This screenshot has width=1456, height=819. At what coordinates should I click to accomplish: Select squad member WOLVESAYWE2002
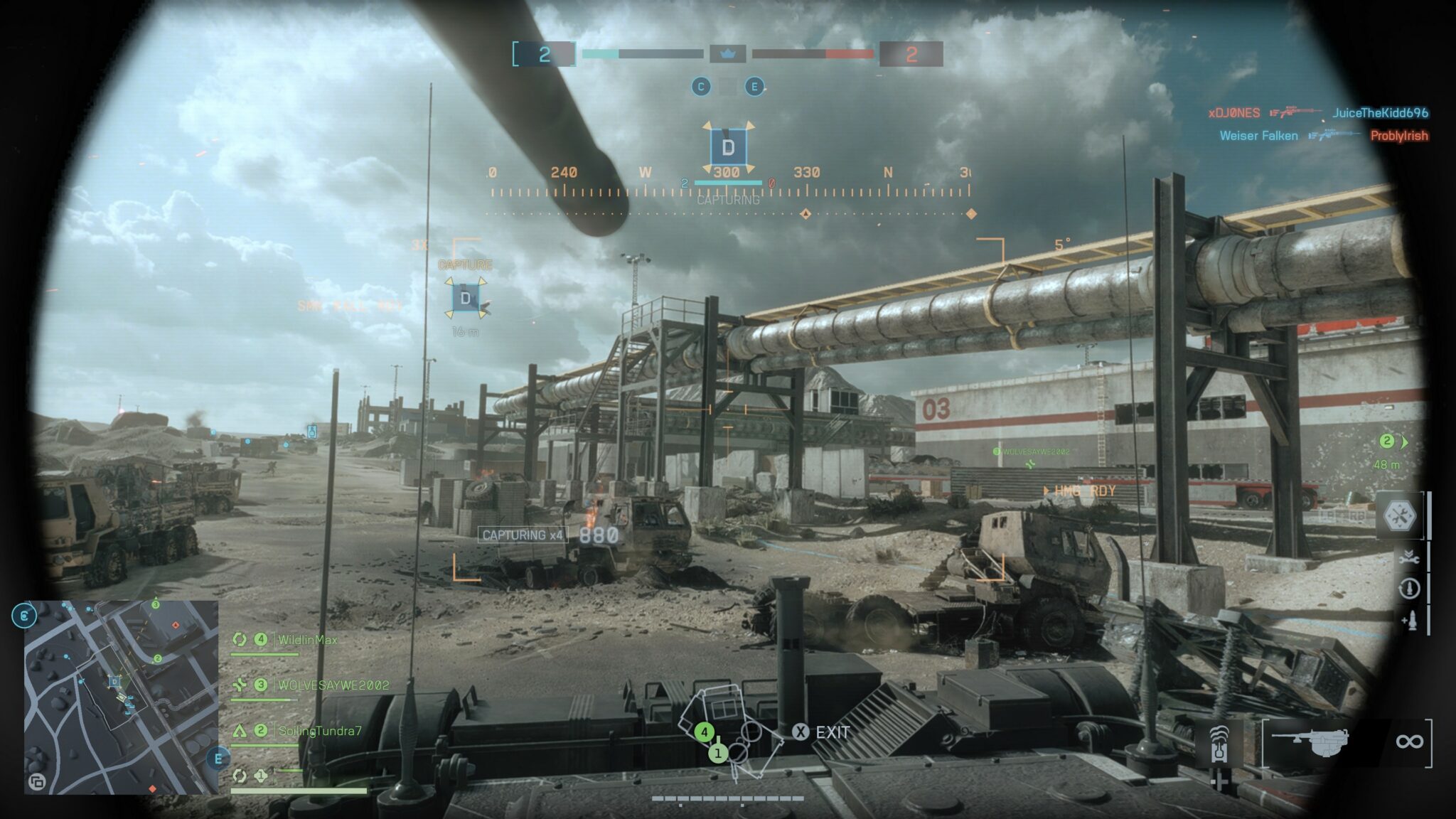point(333,685)
